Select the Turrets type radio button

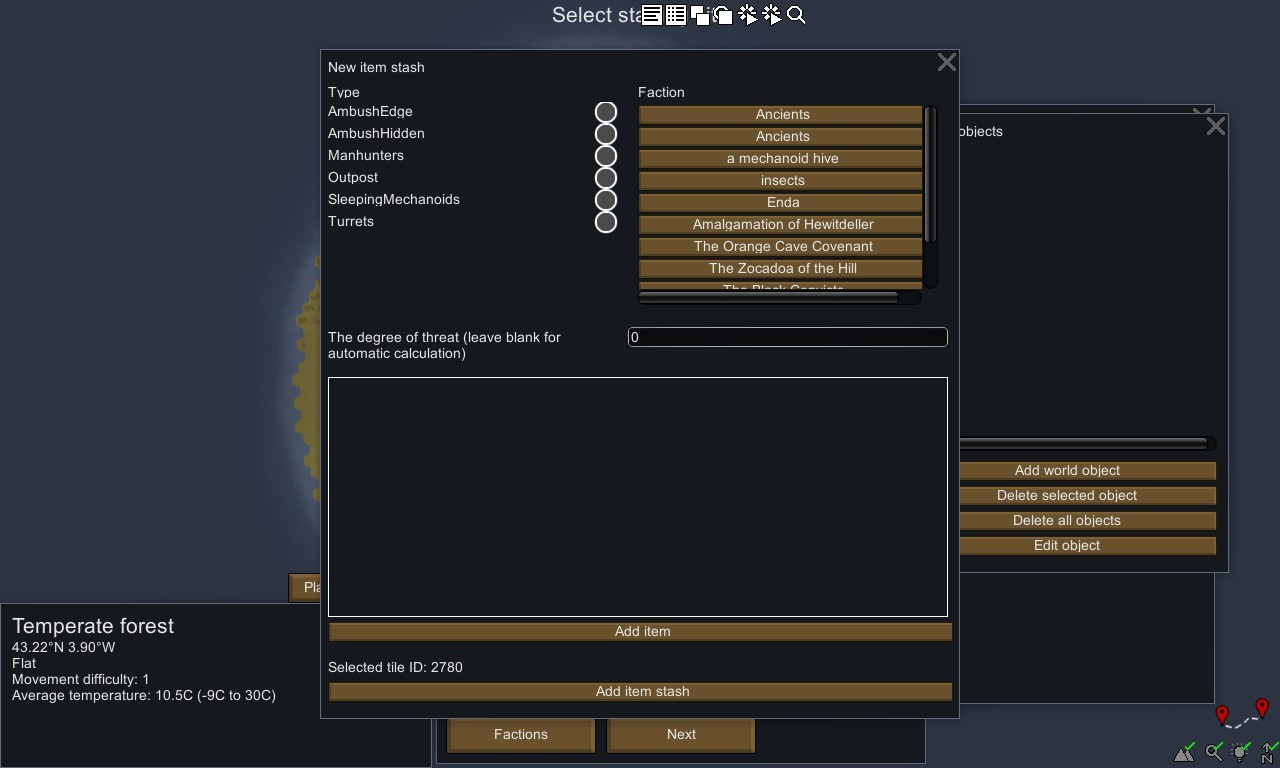[605, 222]
